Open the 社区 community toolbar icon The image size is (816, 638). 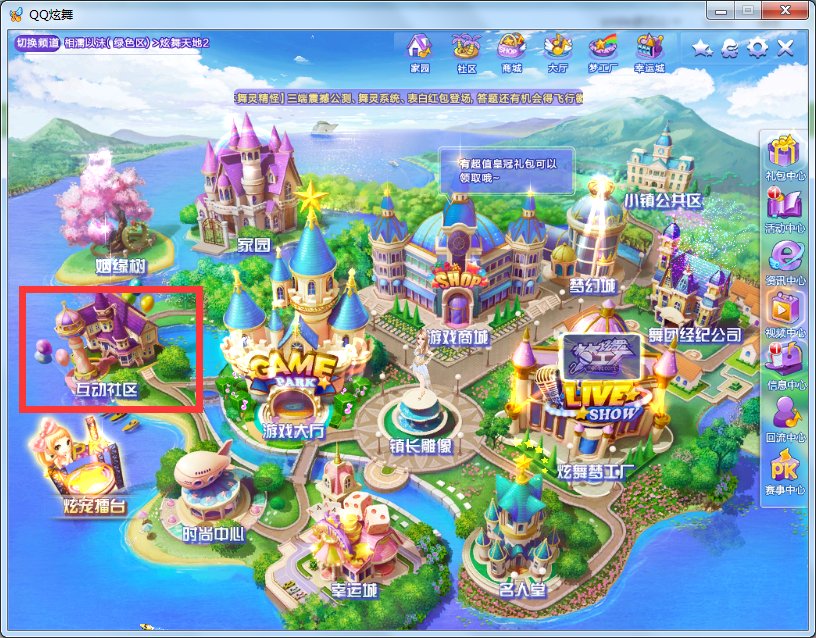tap(465, 50)
